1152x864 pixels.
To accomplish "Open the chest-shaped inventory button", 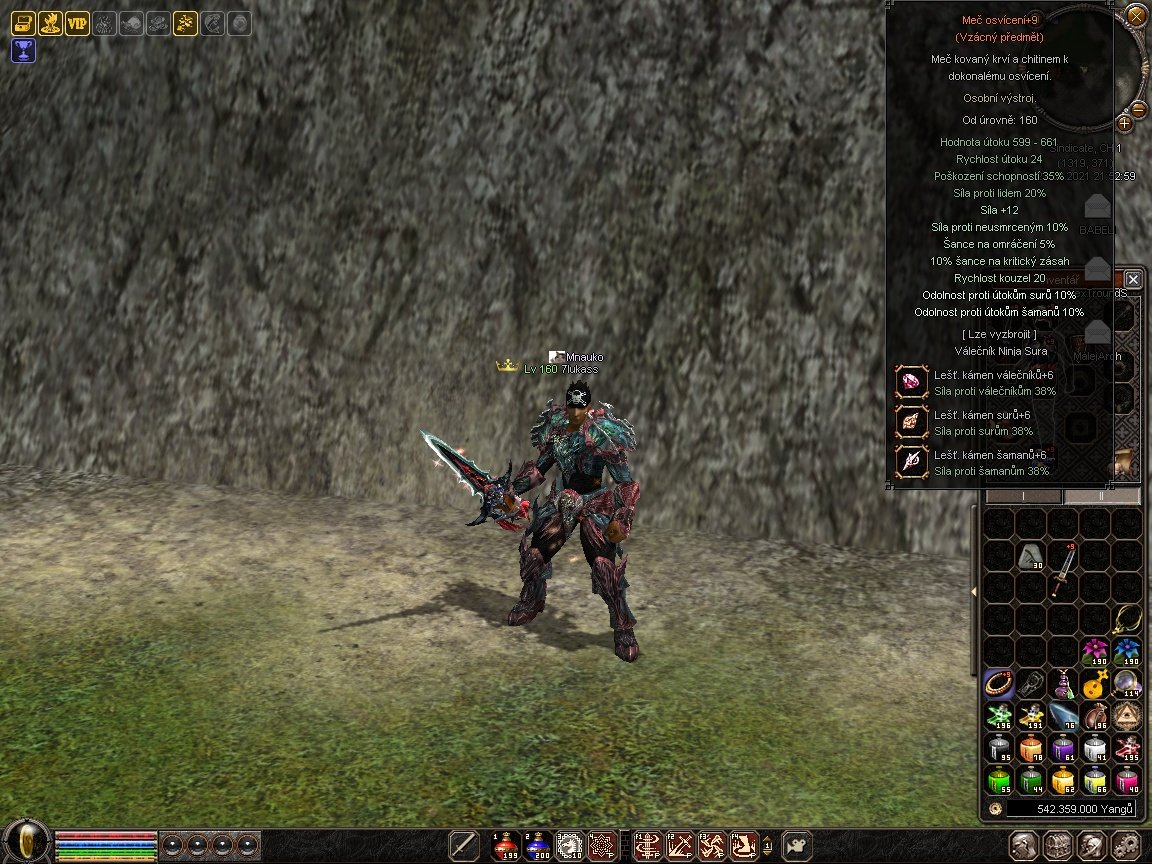I will tap(1058, 846).
